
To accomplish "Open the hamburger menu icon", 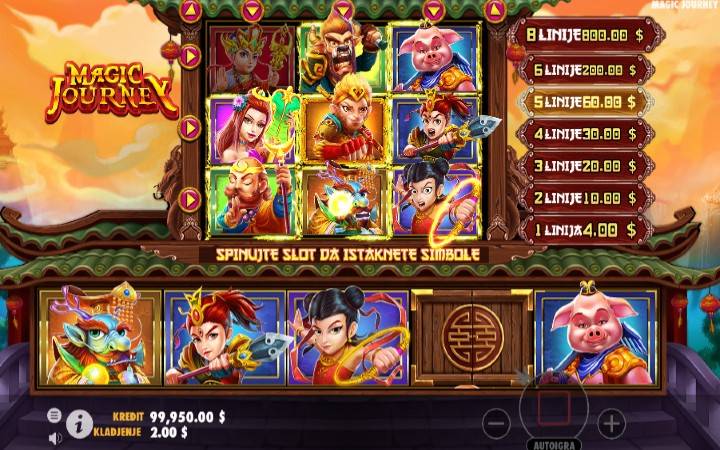I will coord(54,415).
